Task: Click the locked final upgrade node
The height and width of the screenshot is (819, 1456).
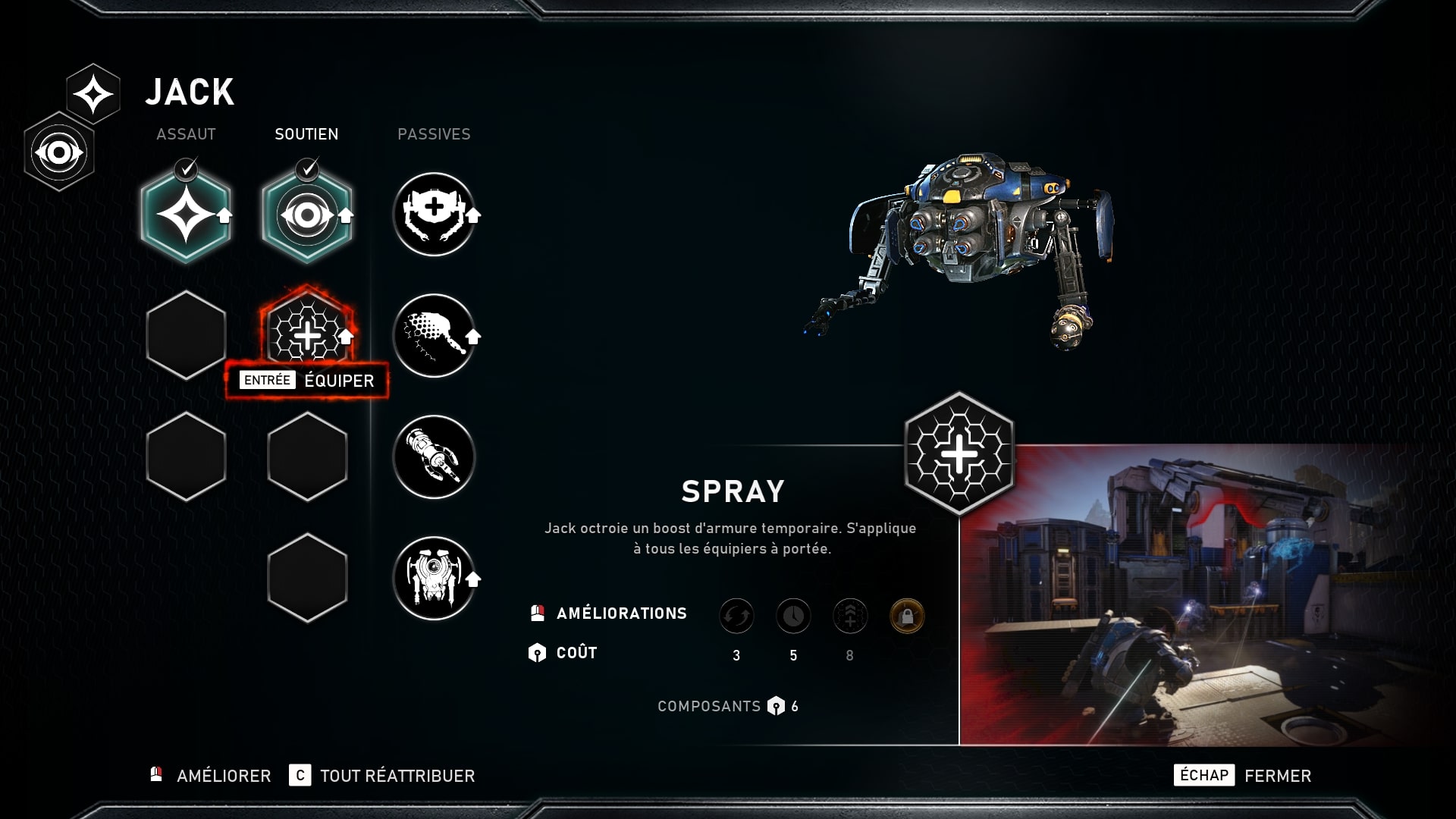Action: [907, 616]
